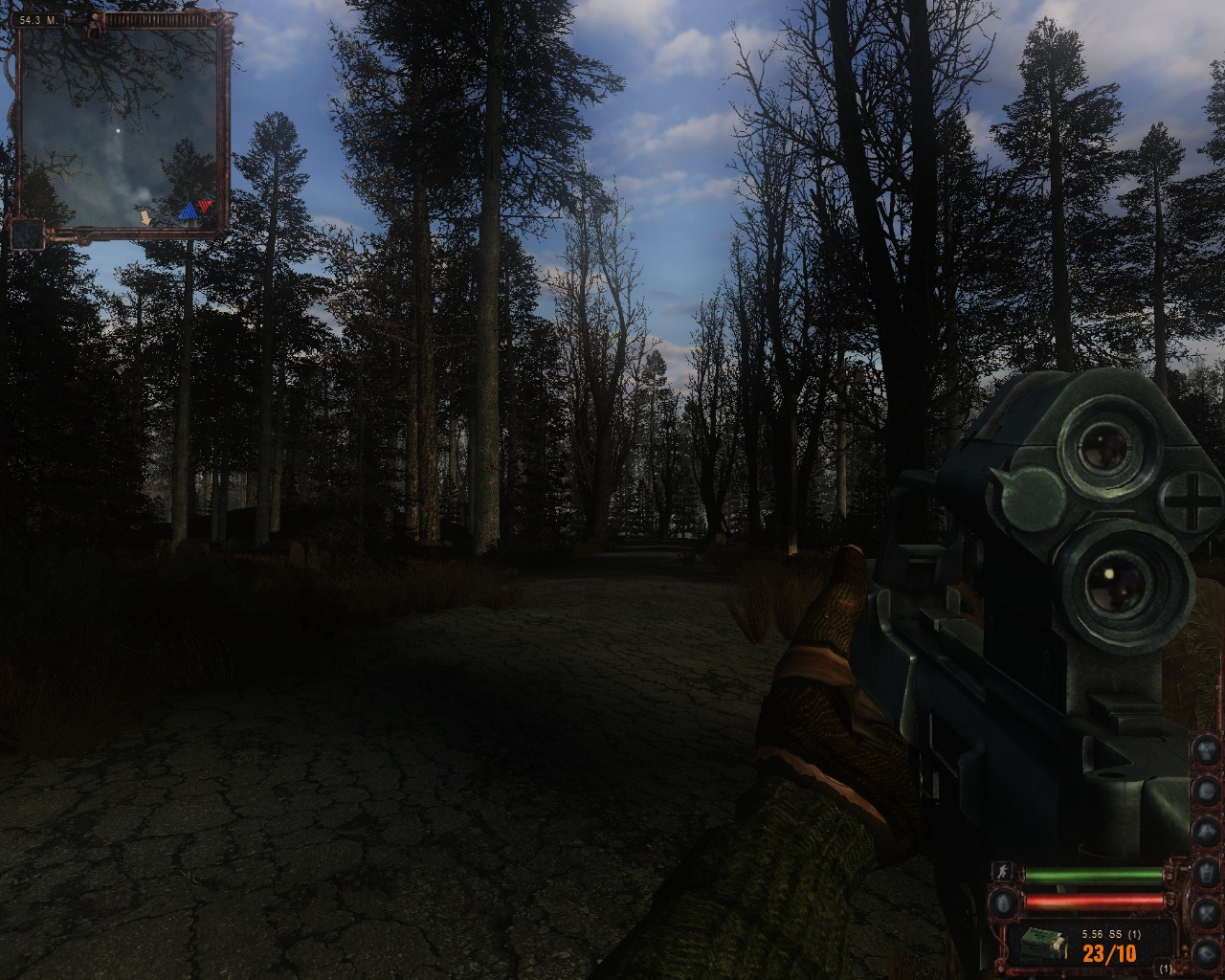Click the radiation trefoil indicator icon
This screenshot has height=980, width=1225.
(x=1208, y=748)
